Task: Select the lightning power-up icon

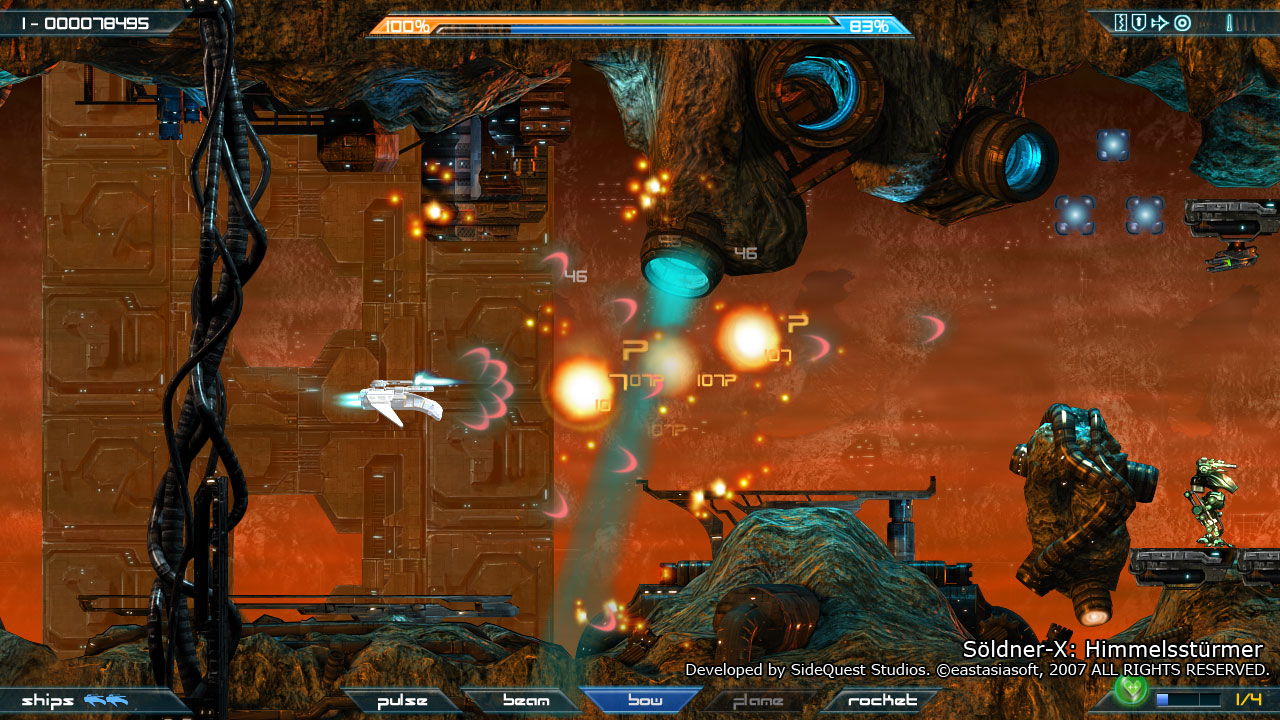Action: 1121,21
